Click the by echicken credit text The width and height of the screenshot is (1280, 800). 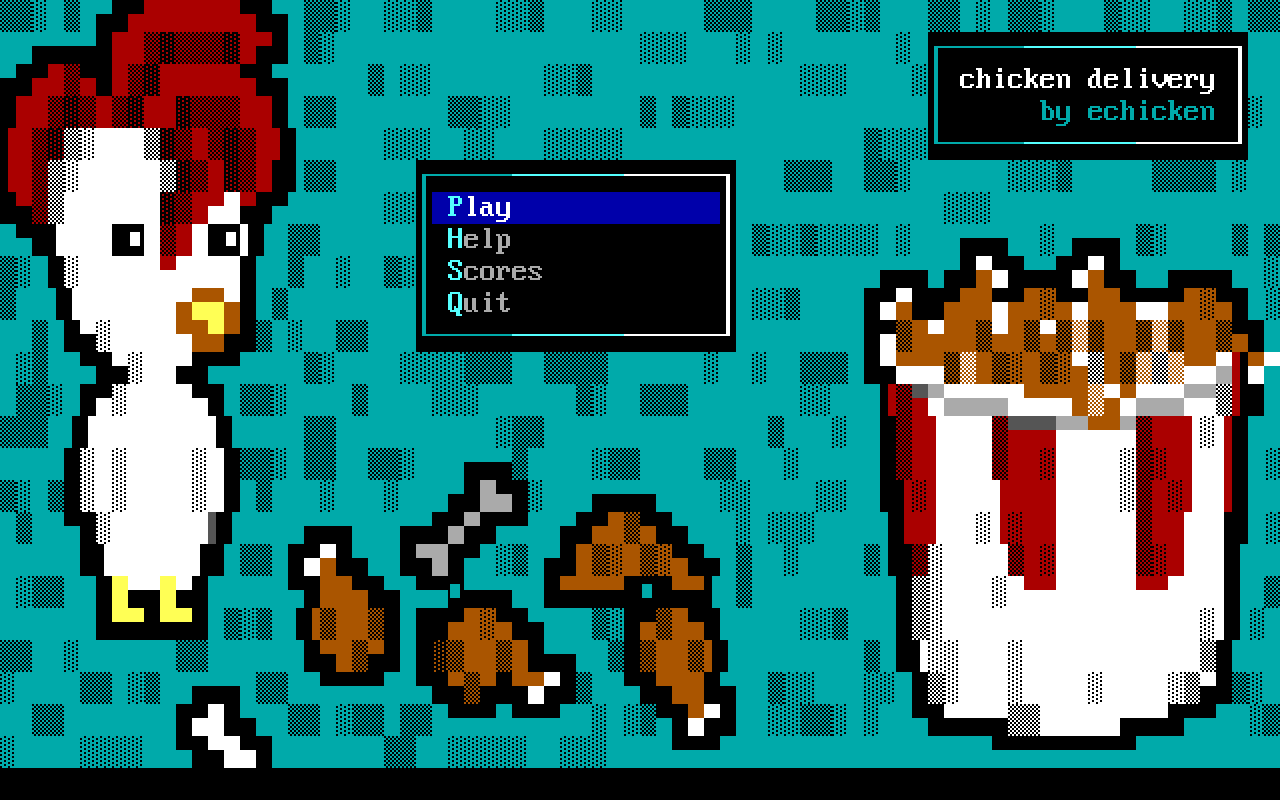coord(1125,112)
